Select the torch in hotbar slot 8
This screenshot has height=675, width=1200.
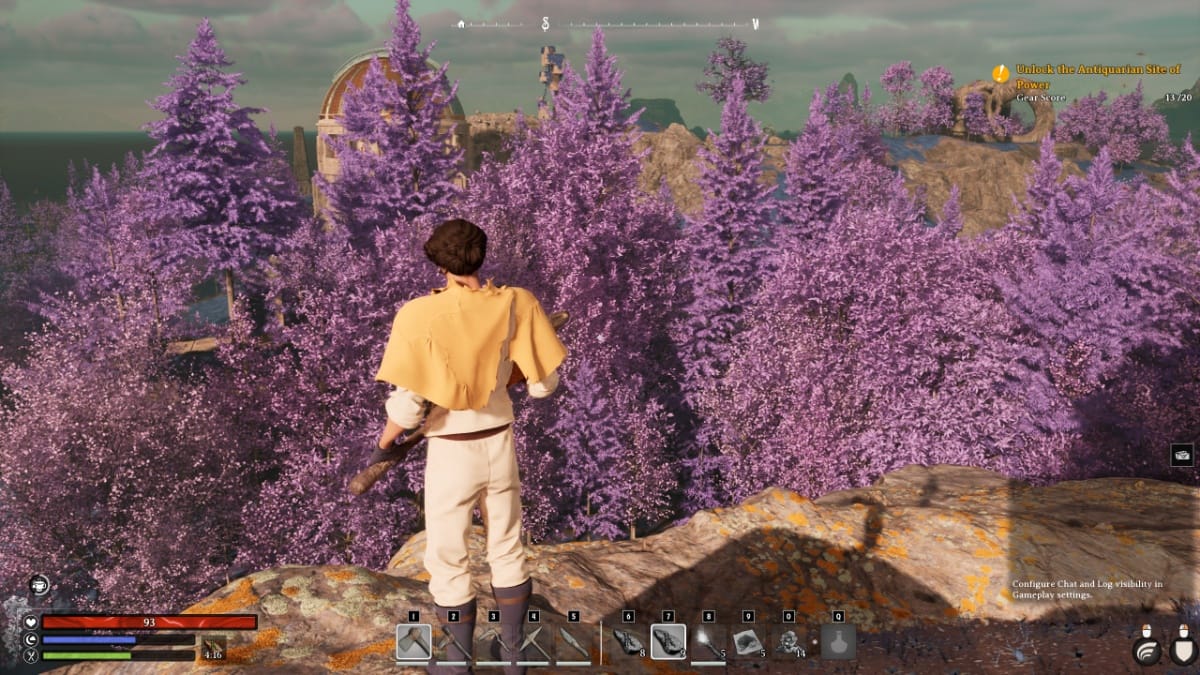point(708,642)
